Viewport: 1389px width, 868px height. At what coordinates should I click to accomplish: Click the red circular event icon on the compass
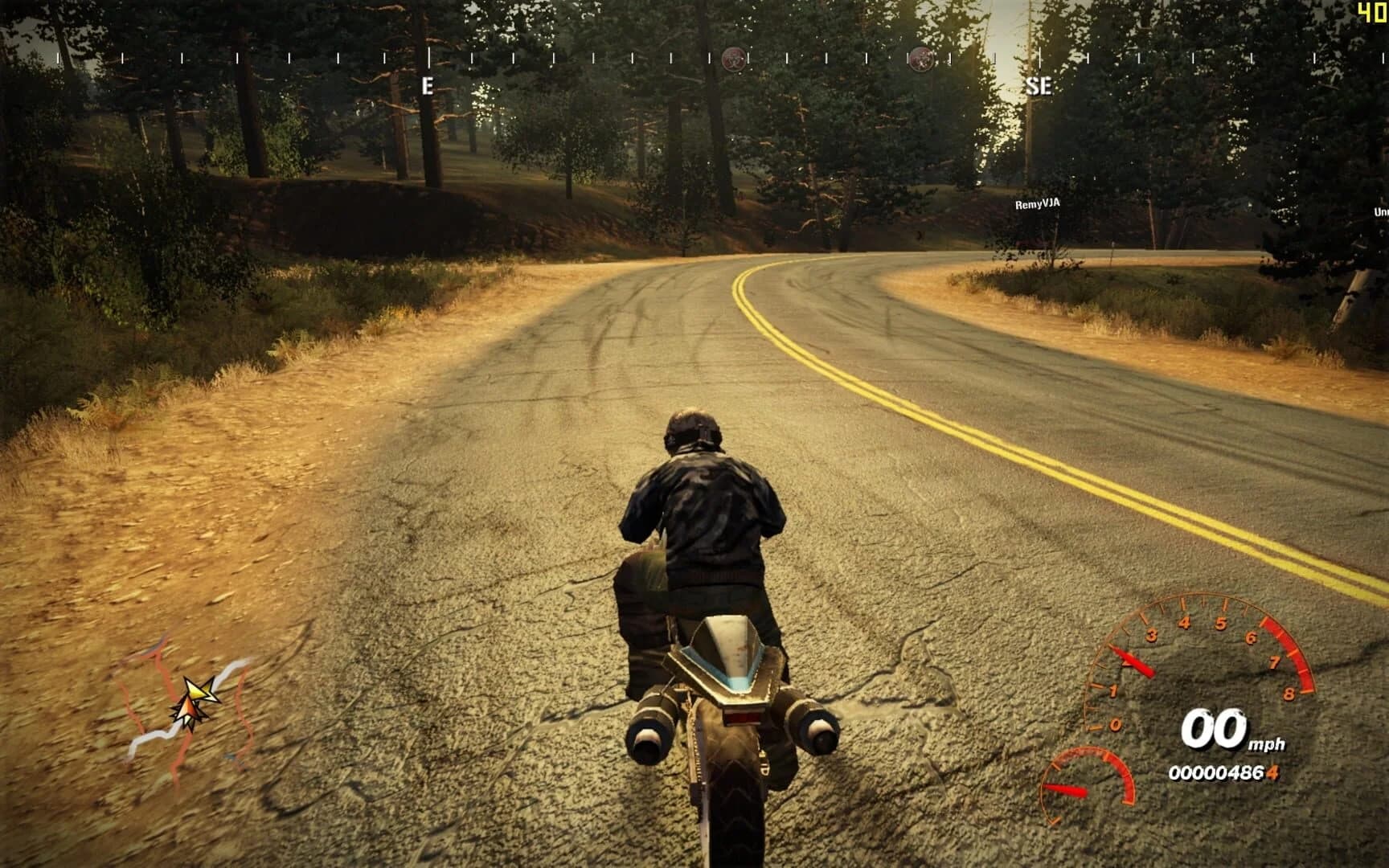coord(733,59)
